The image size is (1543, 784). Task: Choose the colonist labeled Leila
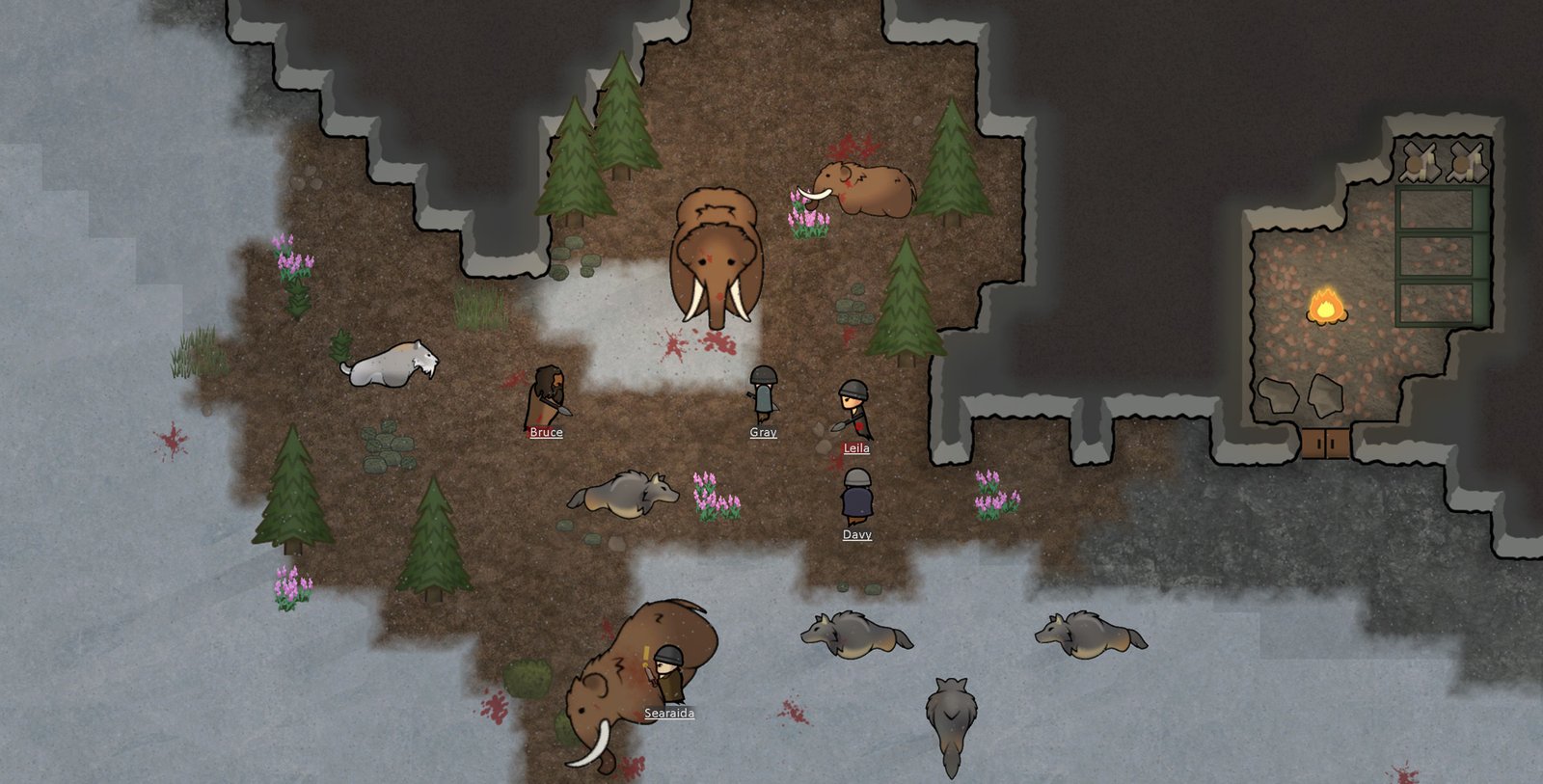(x=853, y=409)
